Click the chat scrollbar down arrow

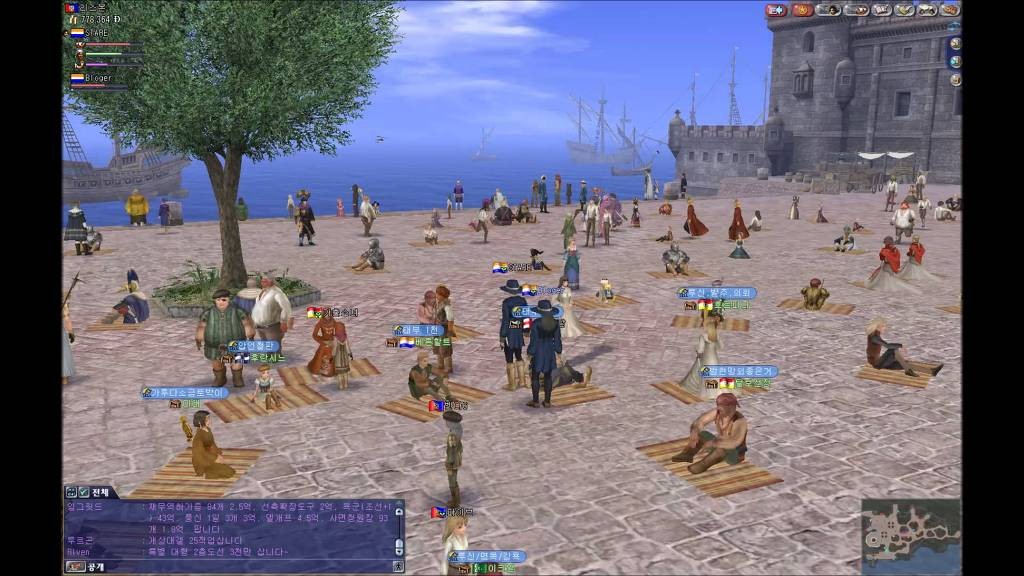pos(399,551)
